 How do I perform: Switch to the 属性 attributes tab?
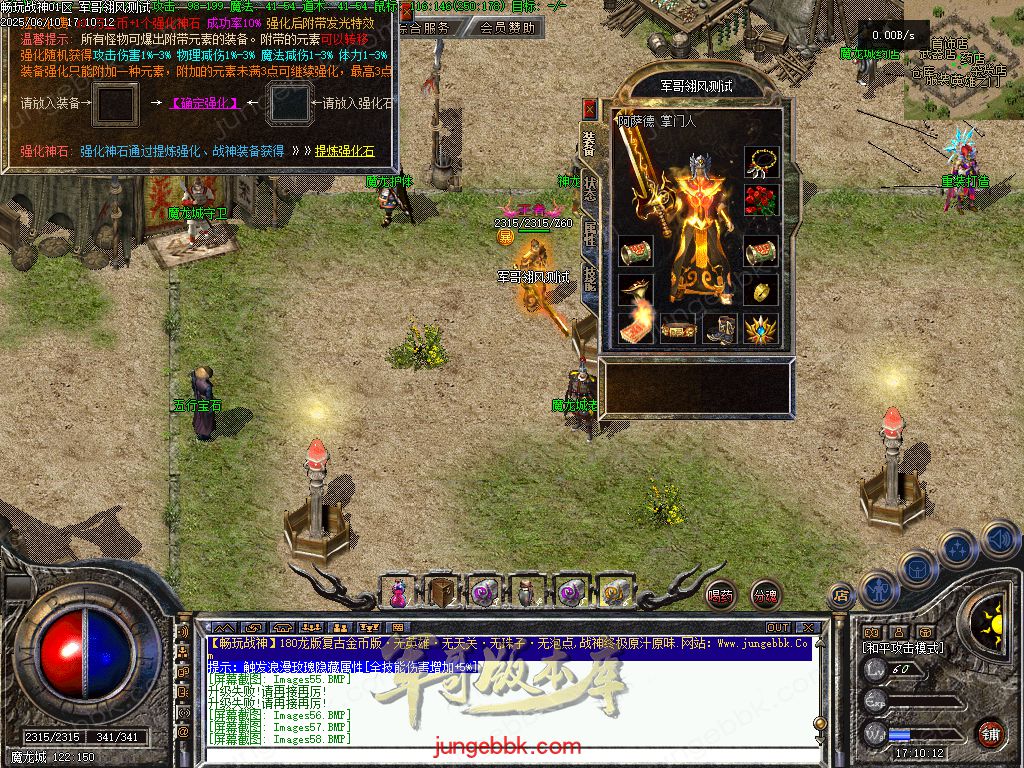click(590, 237)
